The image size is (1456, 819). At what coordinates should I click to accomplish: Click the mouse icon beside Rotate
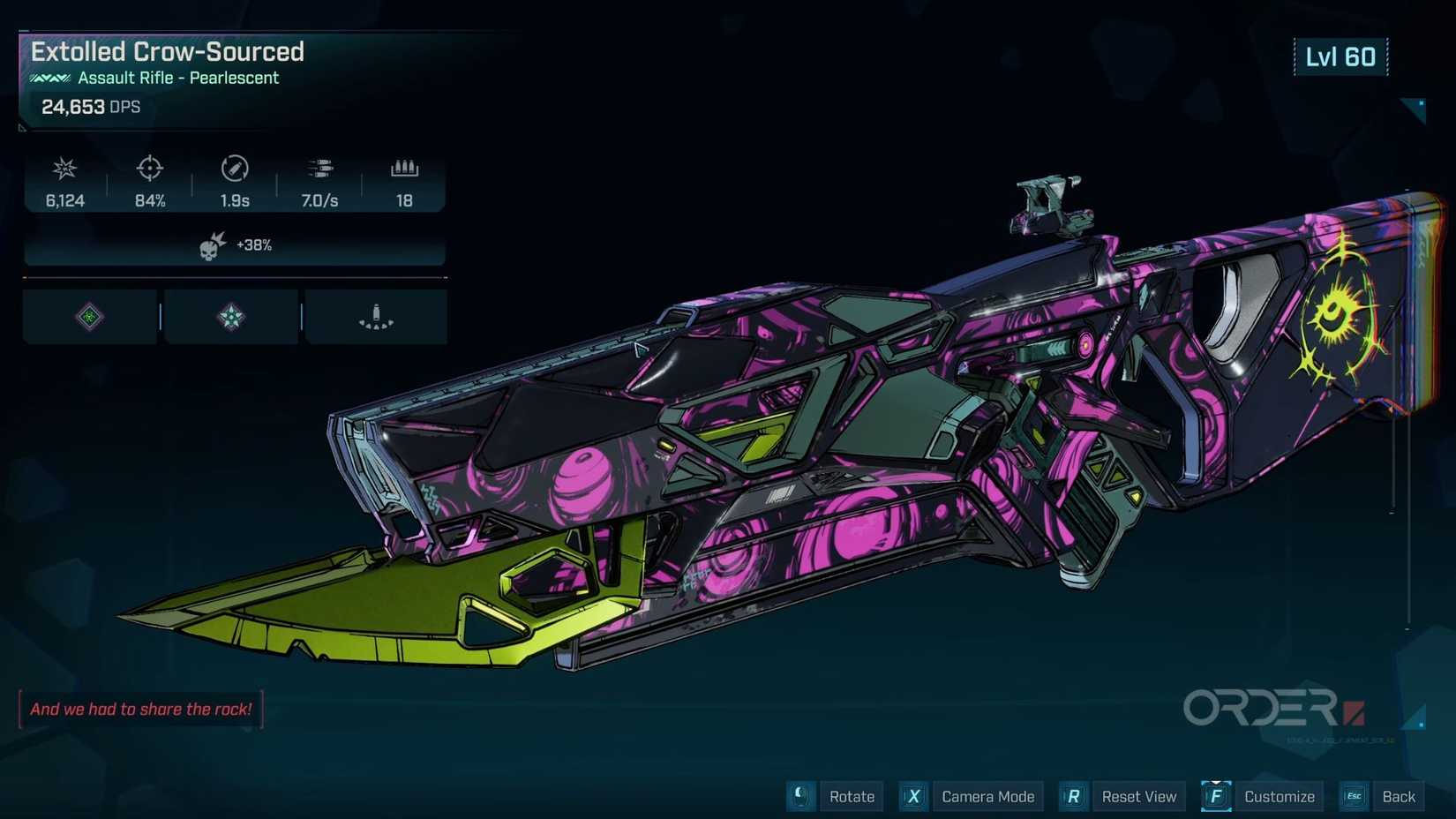pos(800,796)
